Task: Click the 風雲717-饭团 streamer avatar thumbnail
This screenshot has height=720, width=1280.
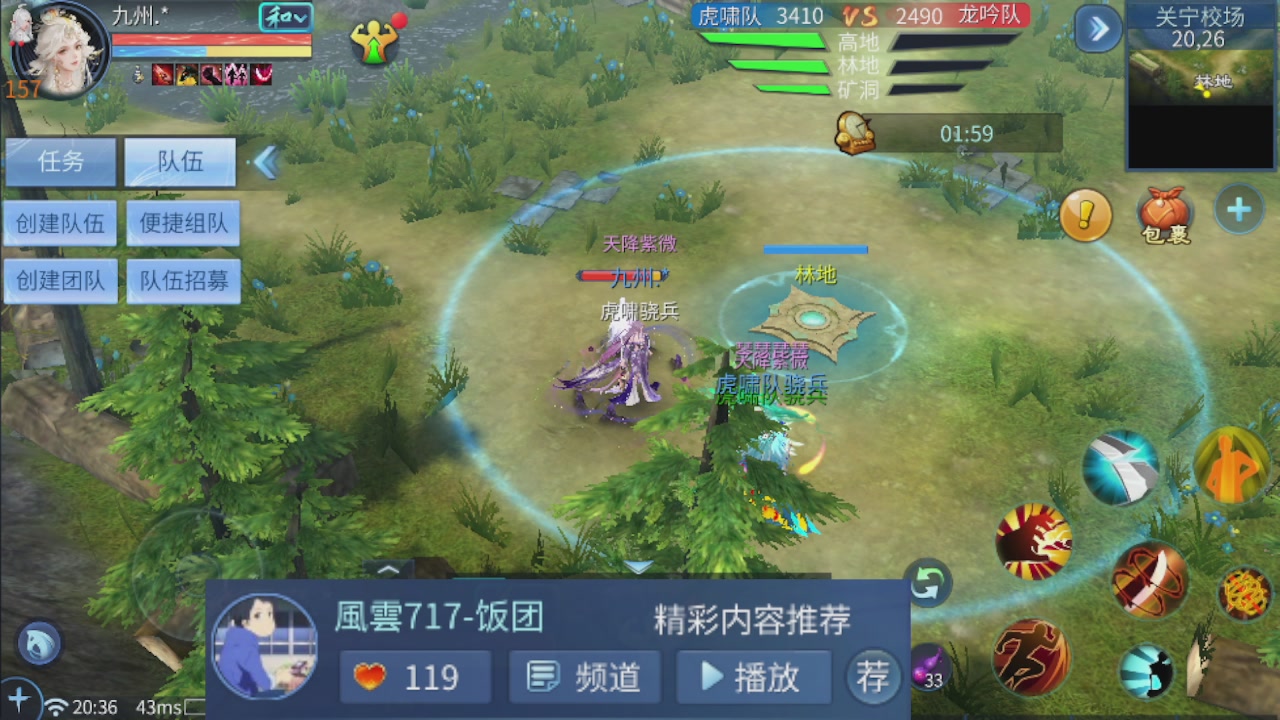Action: (265, 650)
